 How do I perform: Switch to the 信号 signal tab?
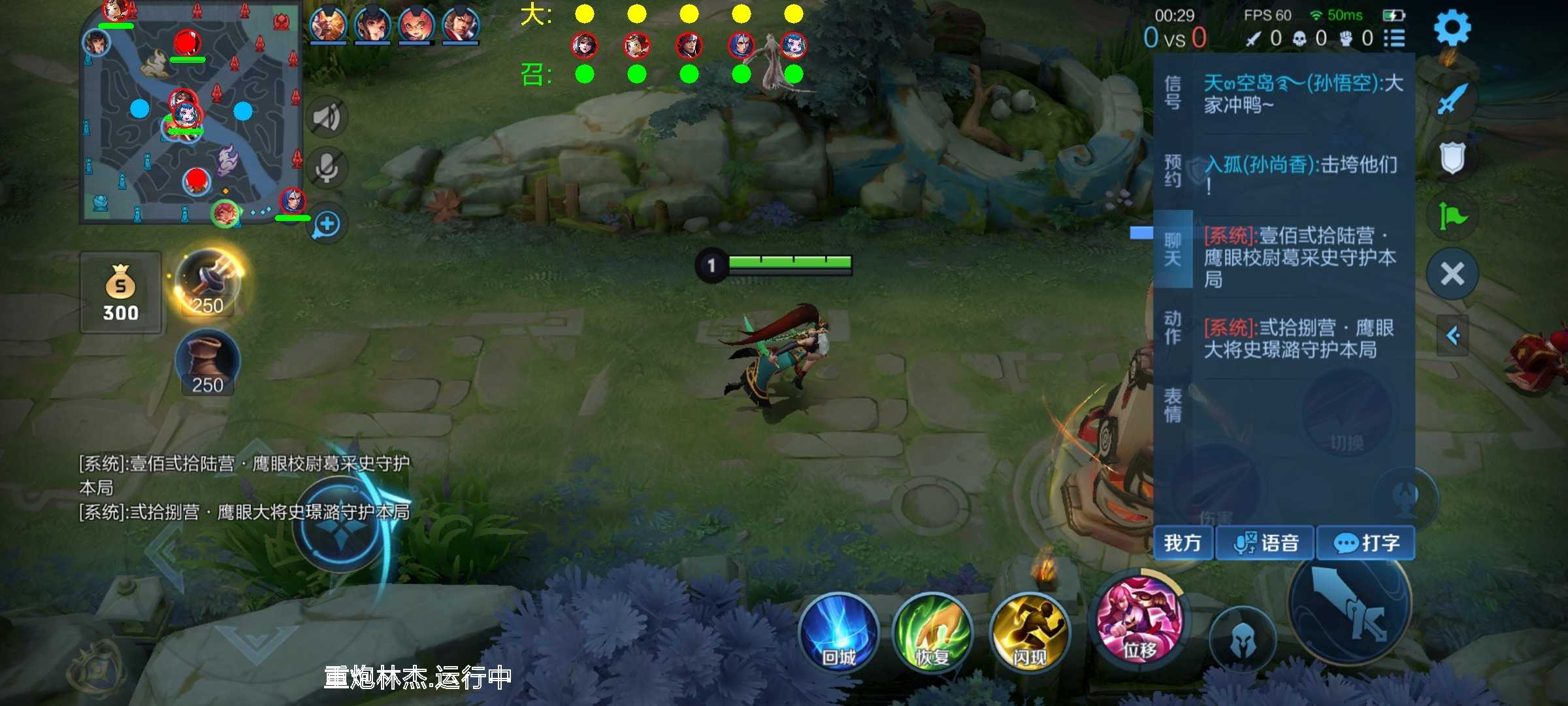tap(1173, 92)
